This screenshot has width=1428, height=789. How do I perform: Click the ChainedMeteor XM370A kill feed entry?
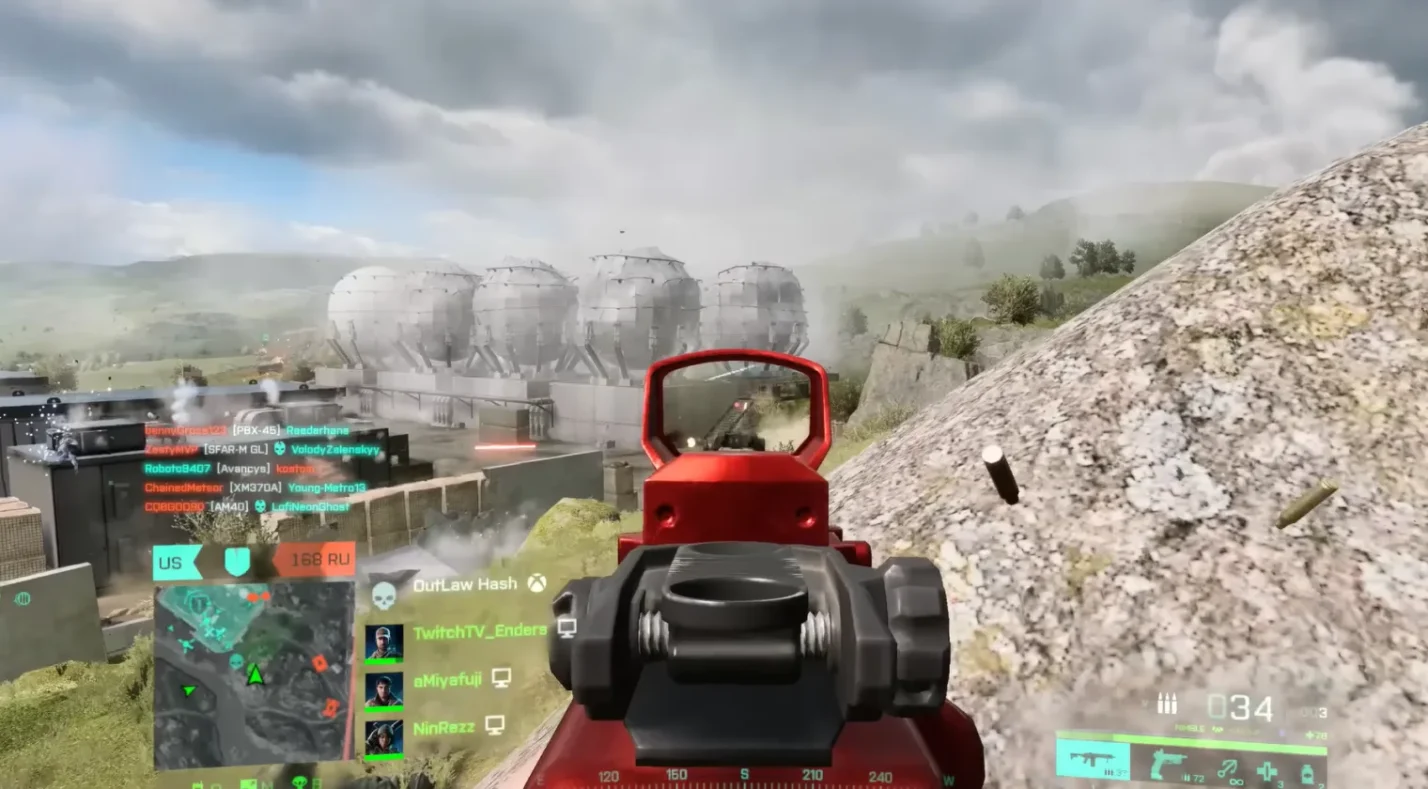(255, 488)
